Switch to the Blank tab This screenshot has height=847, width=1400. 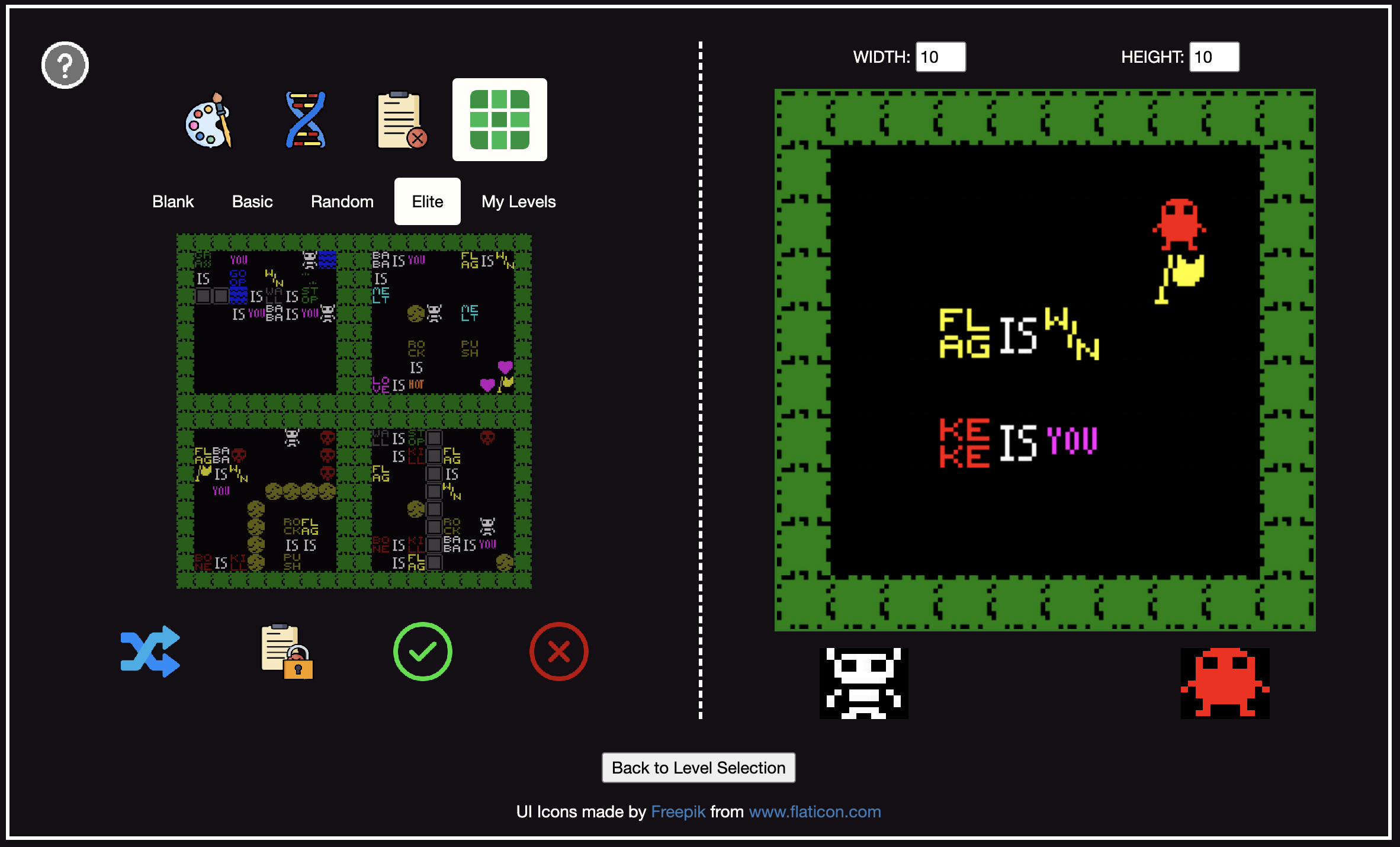point(173,202)
